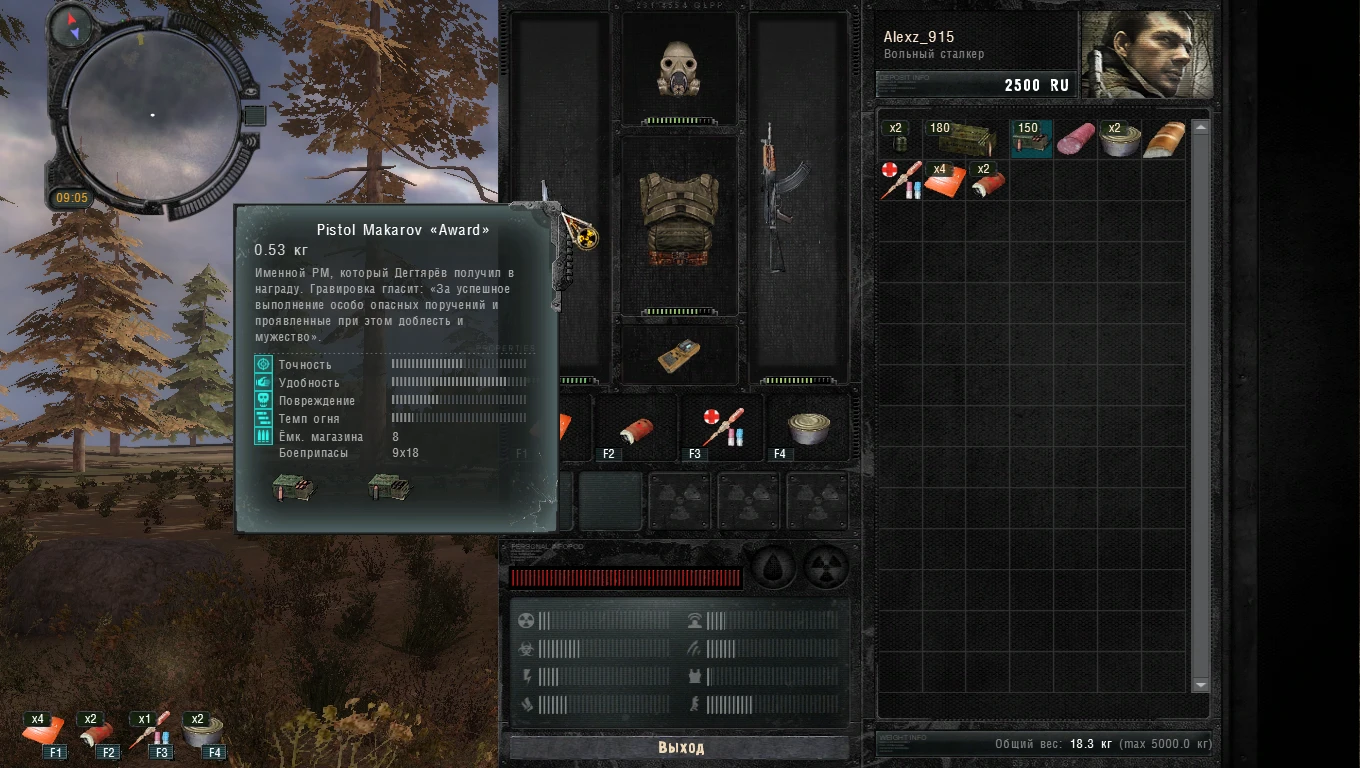Viewport: 1360px width, 768px height.
Task: Select the grenades stack in inventory
Action: 897,140
